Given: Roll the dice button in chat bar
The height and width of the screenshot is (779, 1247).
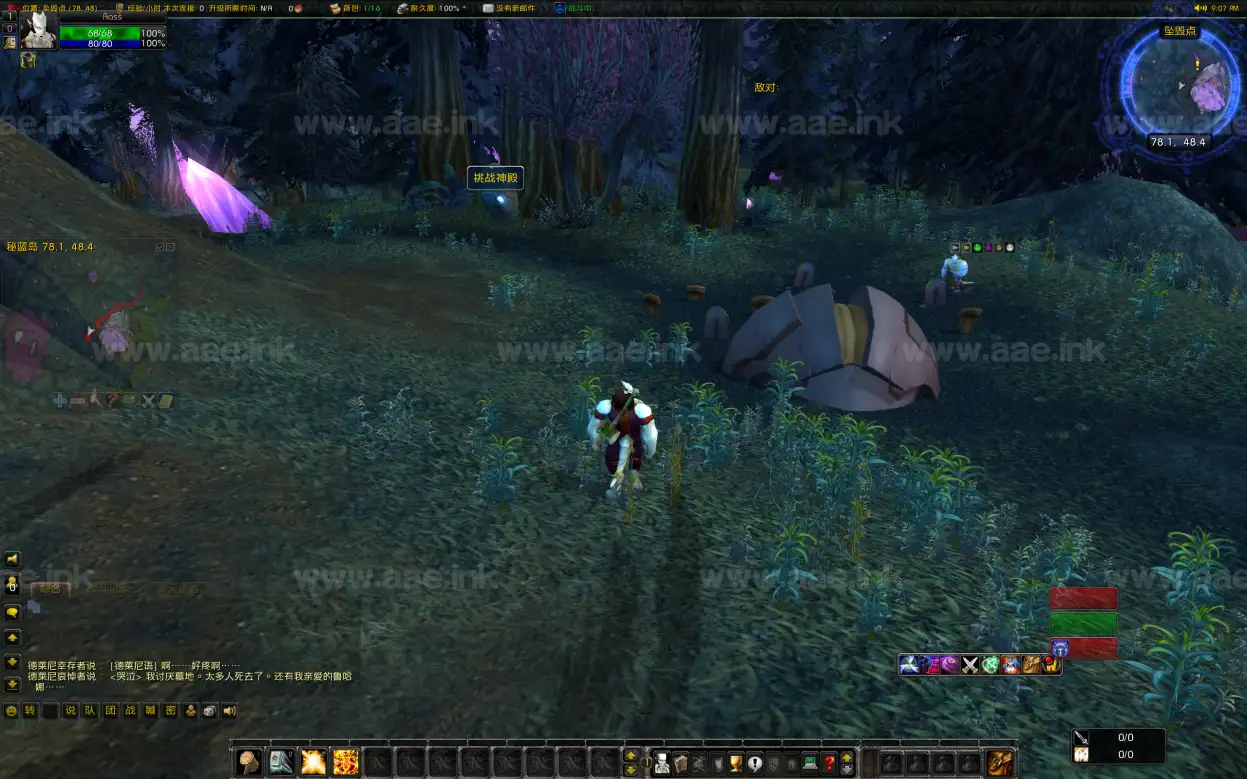Looking at the screenshot, I should pyautogui.click(x=210, y=711).
